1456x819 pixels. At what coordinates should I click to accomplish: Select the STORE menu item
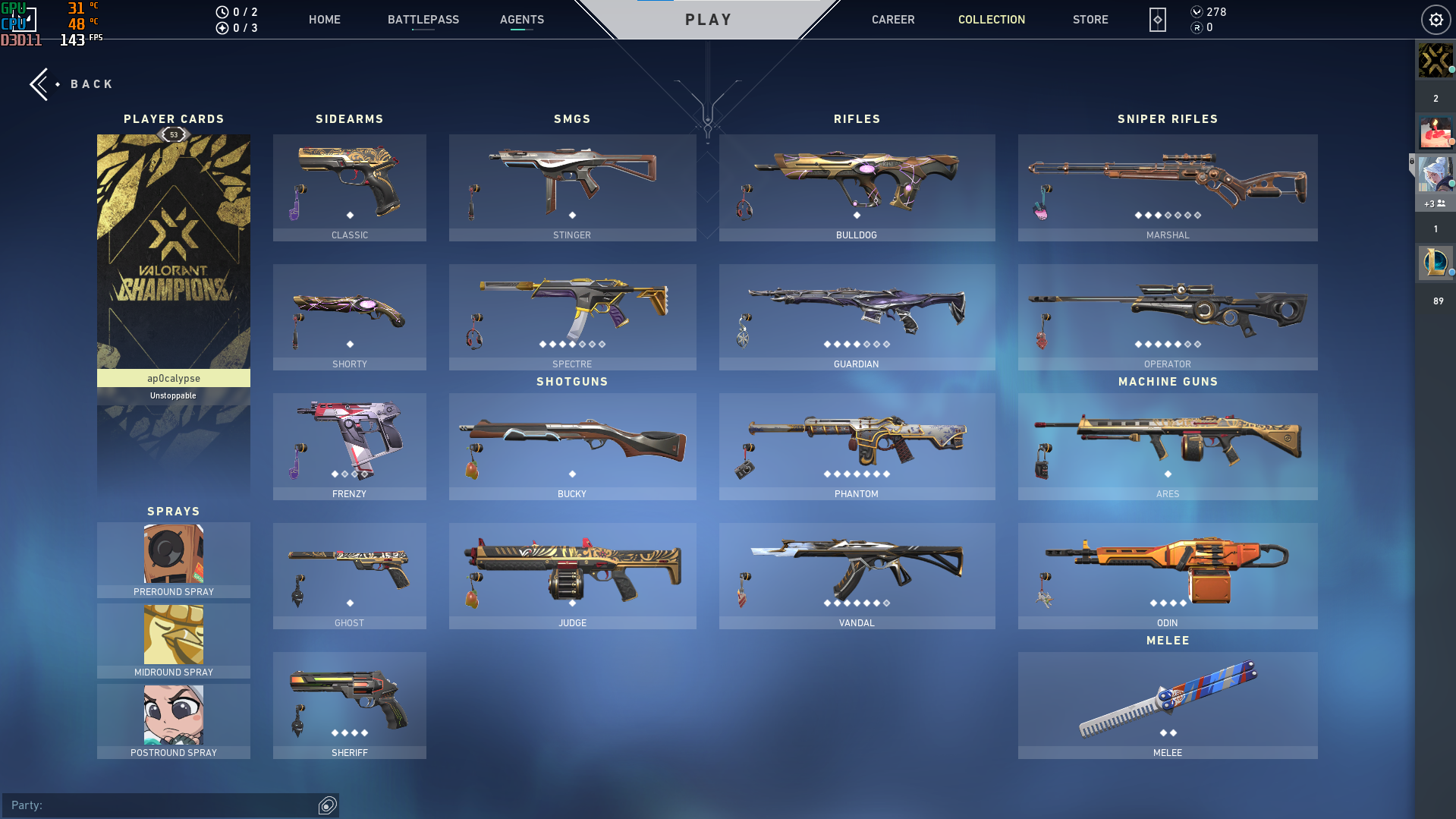[x=1090, y=20]
